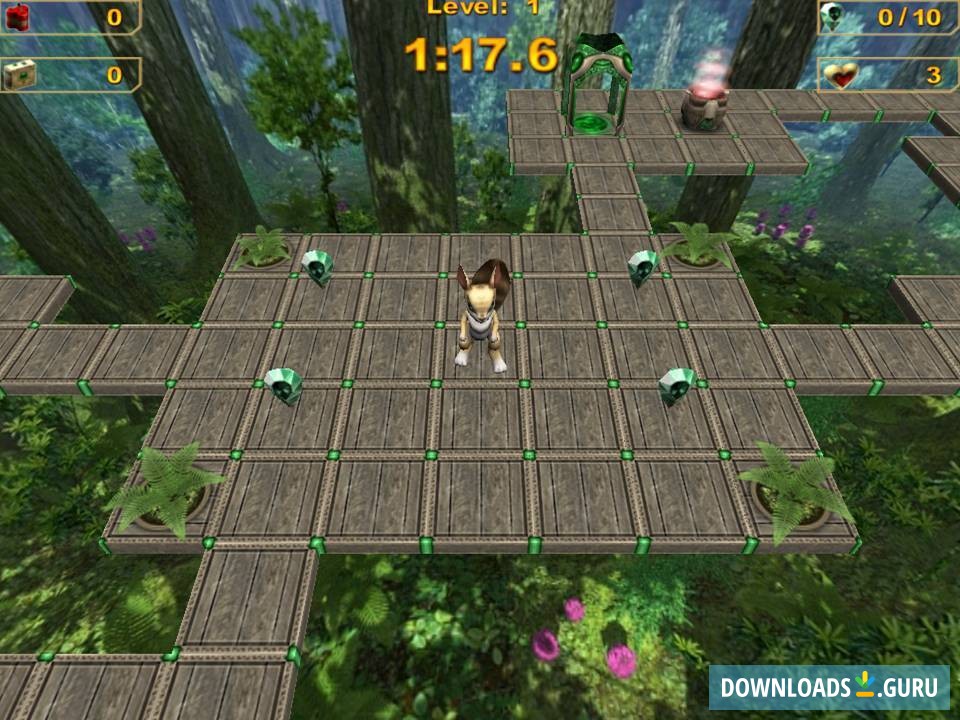This screenshot has width=960, height=720.
Task: Open the Downloads.guru watermark link
Action: pos(829,687)
